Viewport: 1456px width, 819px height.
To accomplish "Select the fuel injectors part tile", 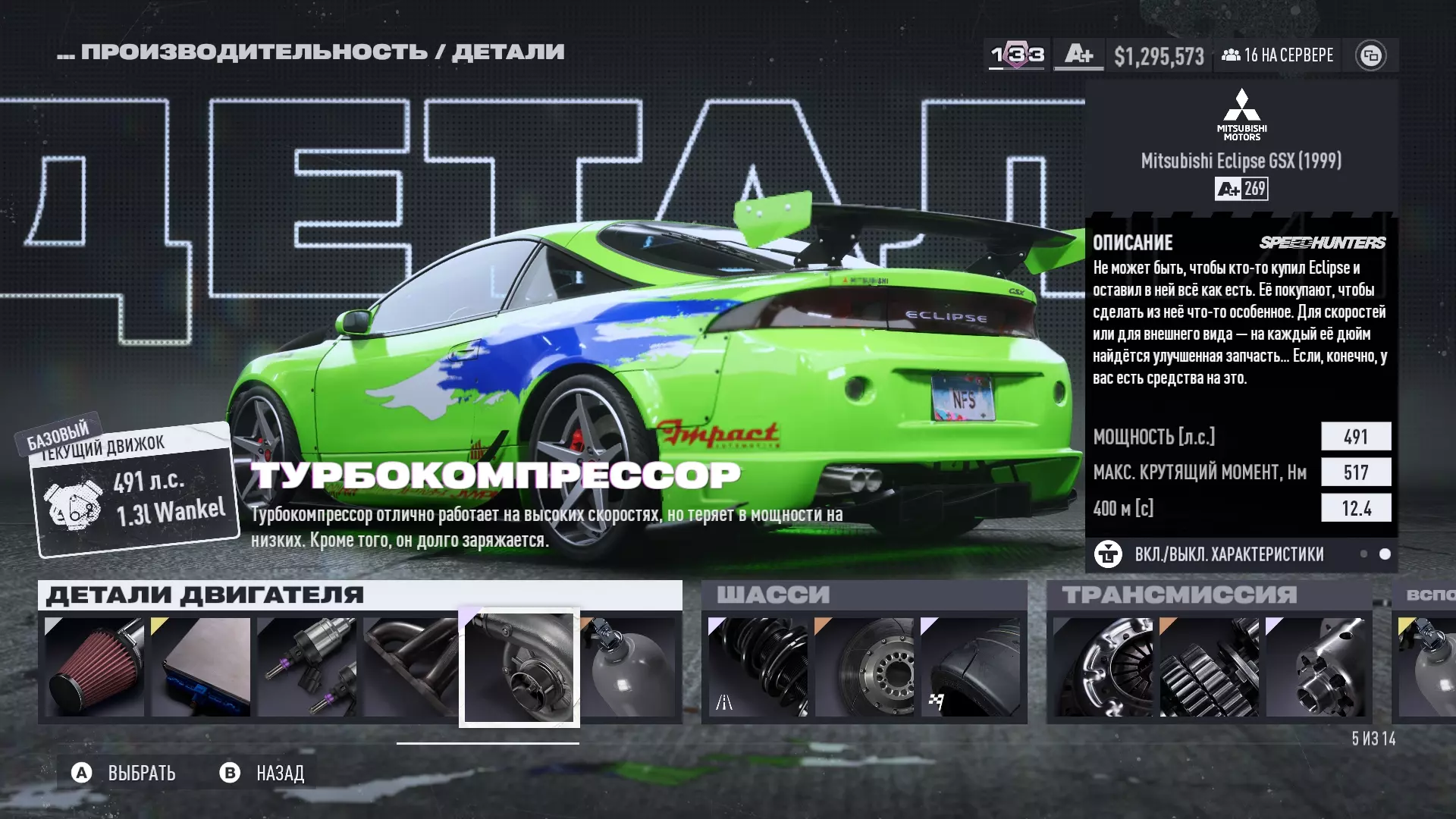I will coord(306,667).
